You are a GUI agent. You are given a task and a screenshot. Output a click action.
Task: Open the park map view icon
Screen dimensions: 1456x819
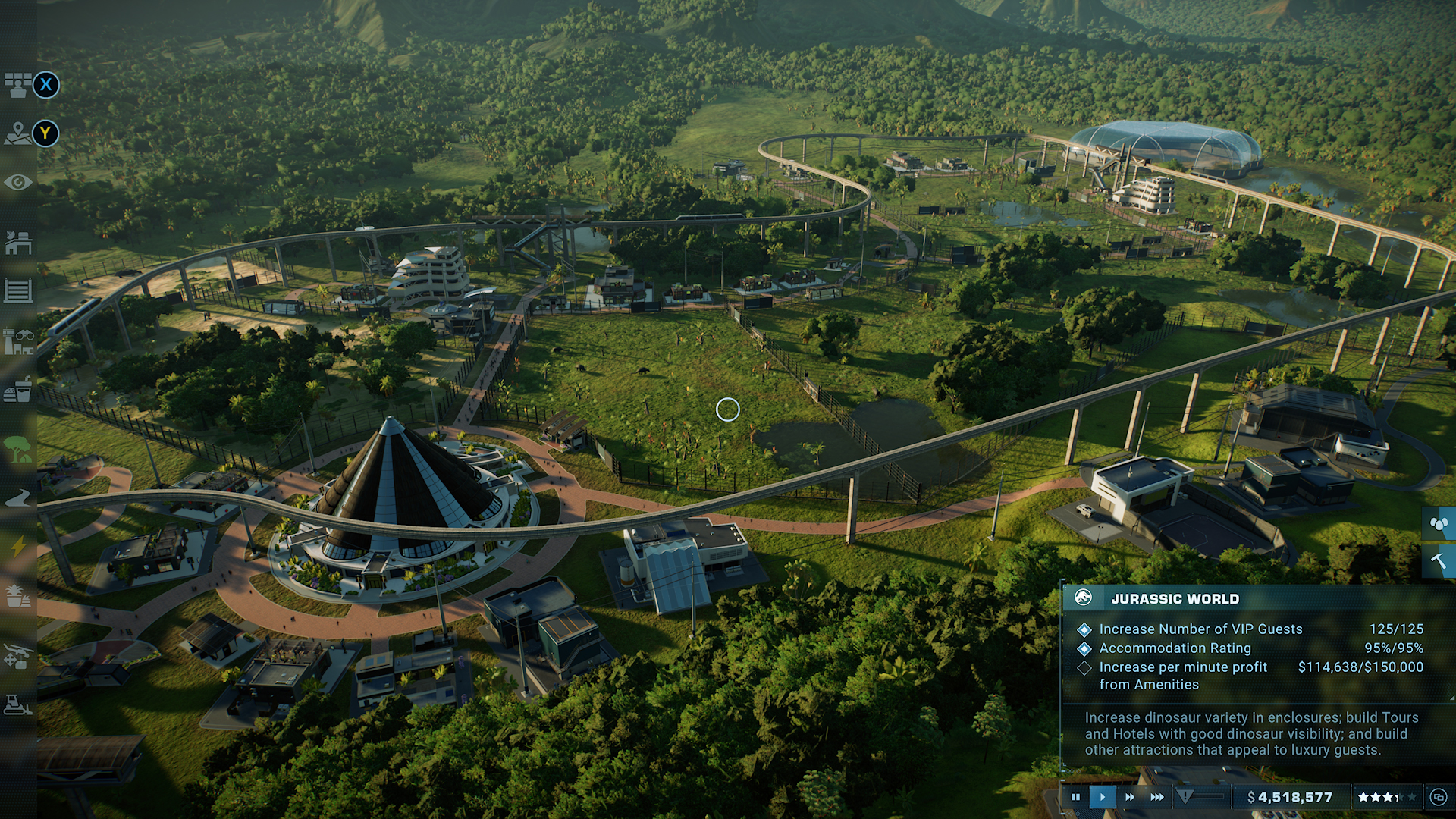point(17,133)
